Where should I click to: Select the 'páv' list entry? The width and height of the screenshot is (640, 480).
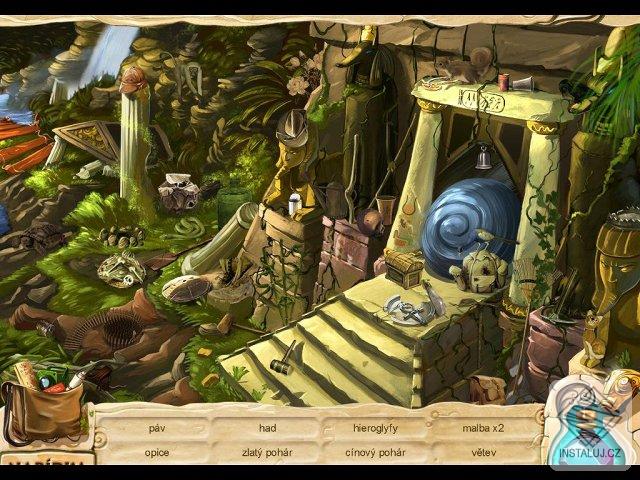click(156, 428)
